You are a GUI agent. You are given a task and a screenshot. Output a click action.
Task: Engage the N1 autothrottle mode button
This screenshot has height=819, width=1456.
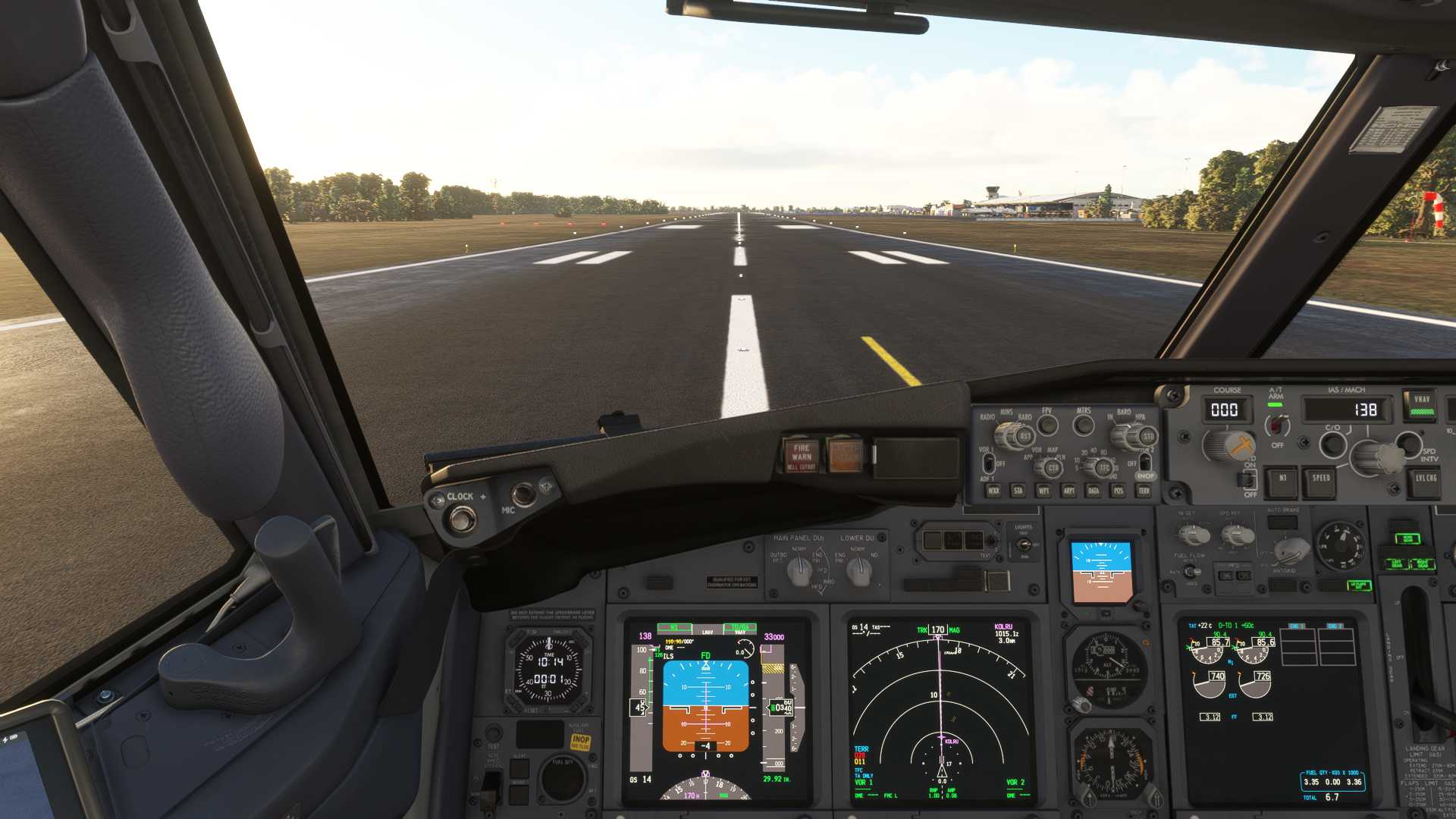pos(1282,479)
